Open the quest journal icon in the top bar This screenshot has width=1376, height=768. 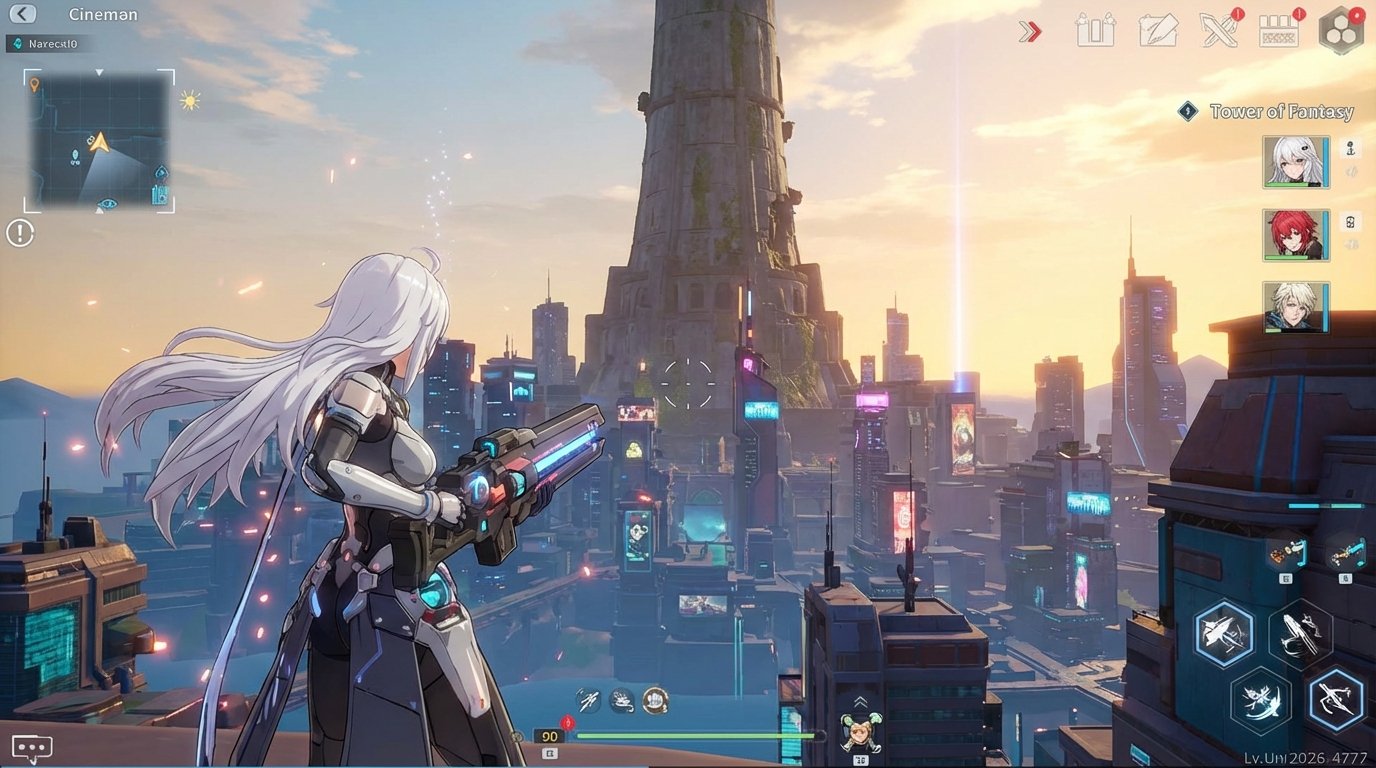coord(1157,30)
